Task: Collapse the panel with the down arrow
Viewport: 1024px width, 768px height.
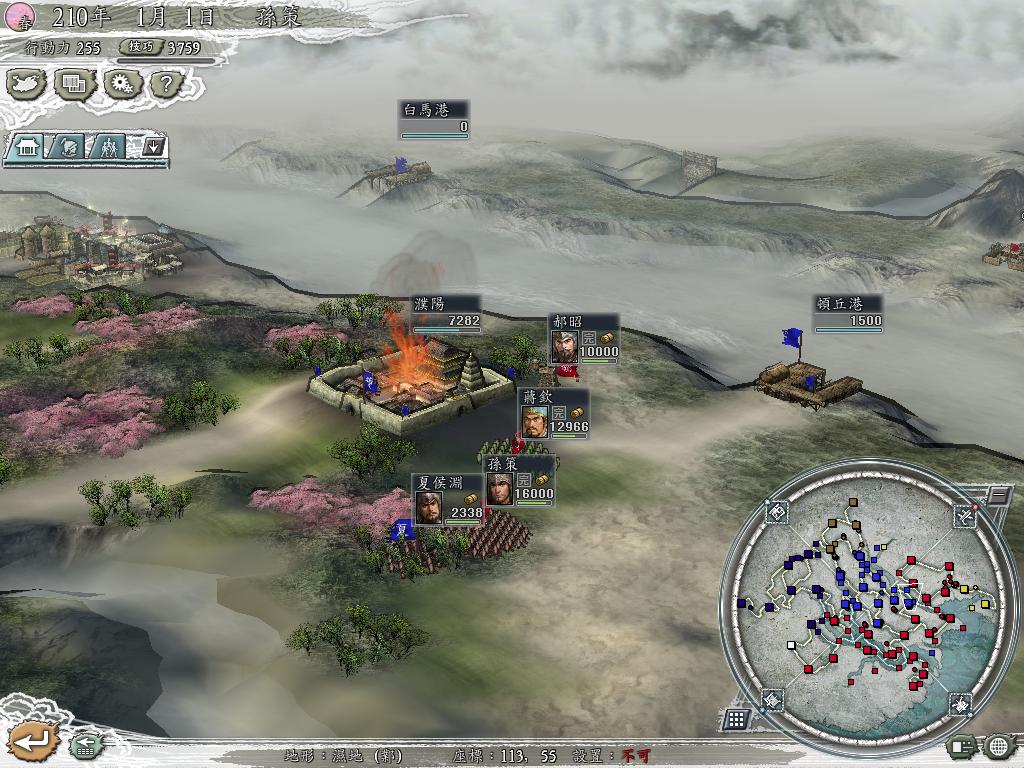Action: click(153, 147)
